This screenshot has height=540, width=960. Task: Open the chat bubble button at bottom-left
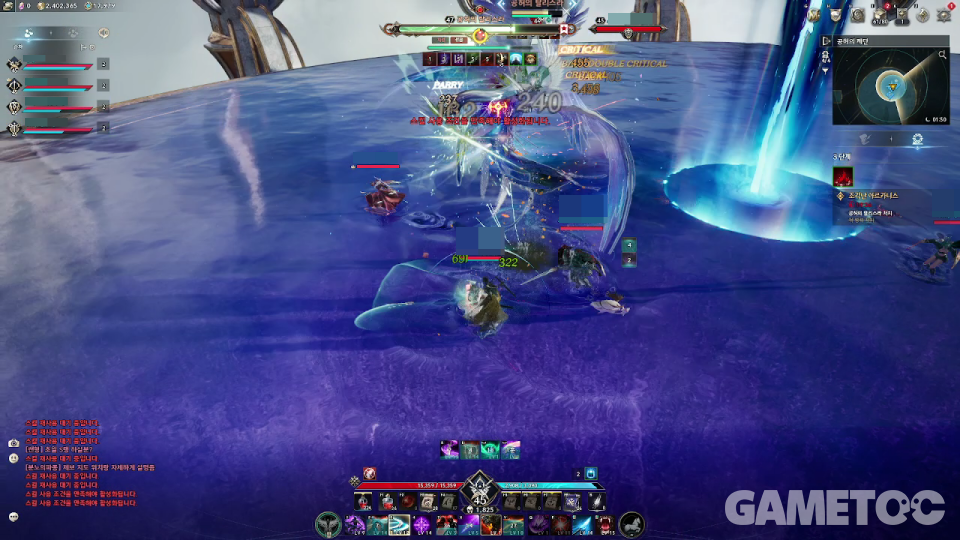coord(14,516)
